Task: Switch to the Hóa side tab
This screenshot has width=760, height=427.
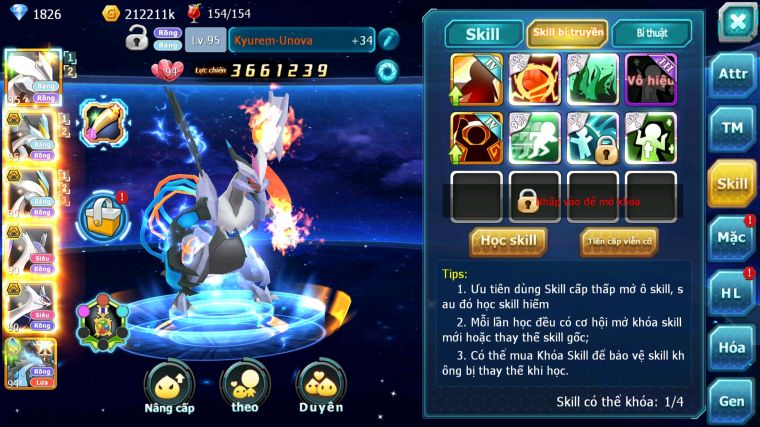Action: 732,348
